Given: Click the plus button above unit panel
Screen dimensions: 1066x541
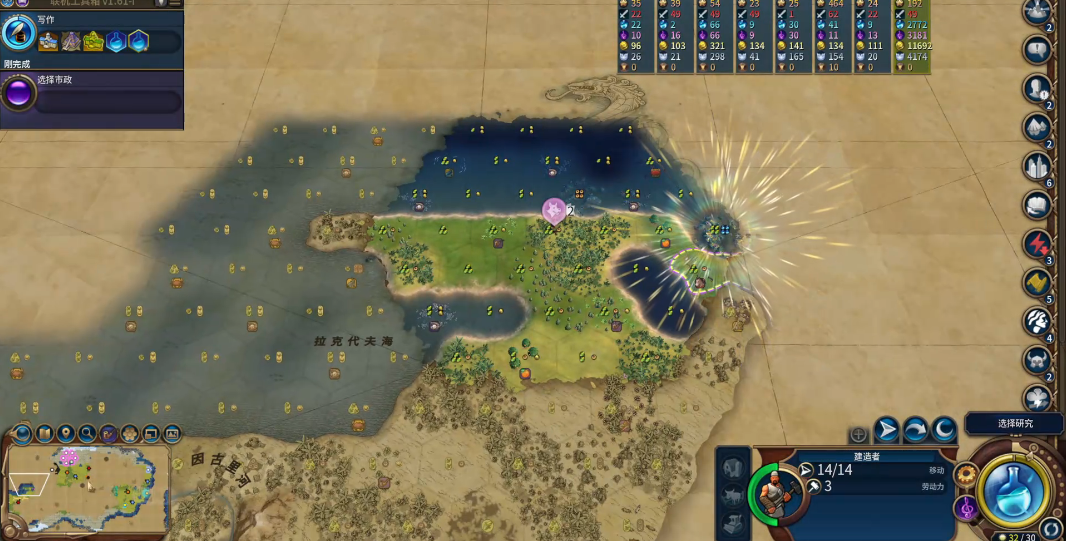Looking at the screenshot, I should [x=858, y=434].
